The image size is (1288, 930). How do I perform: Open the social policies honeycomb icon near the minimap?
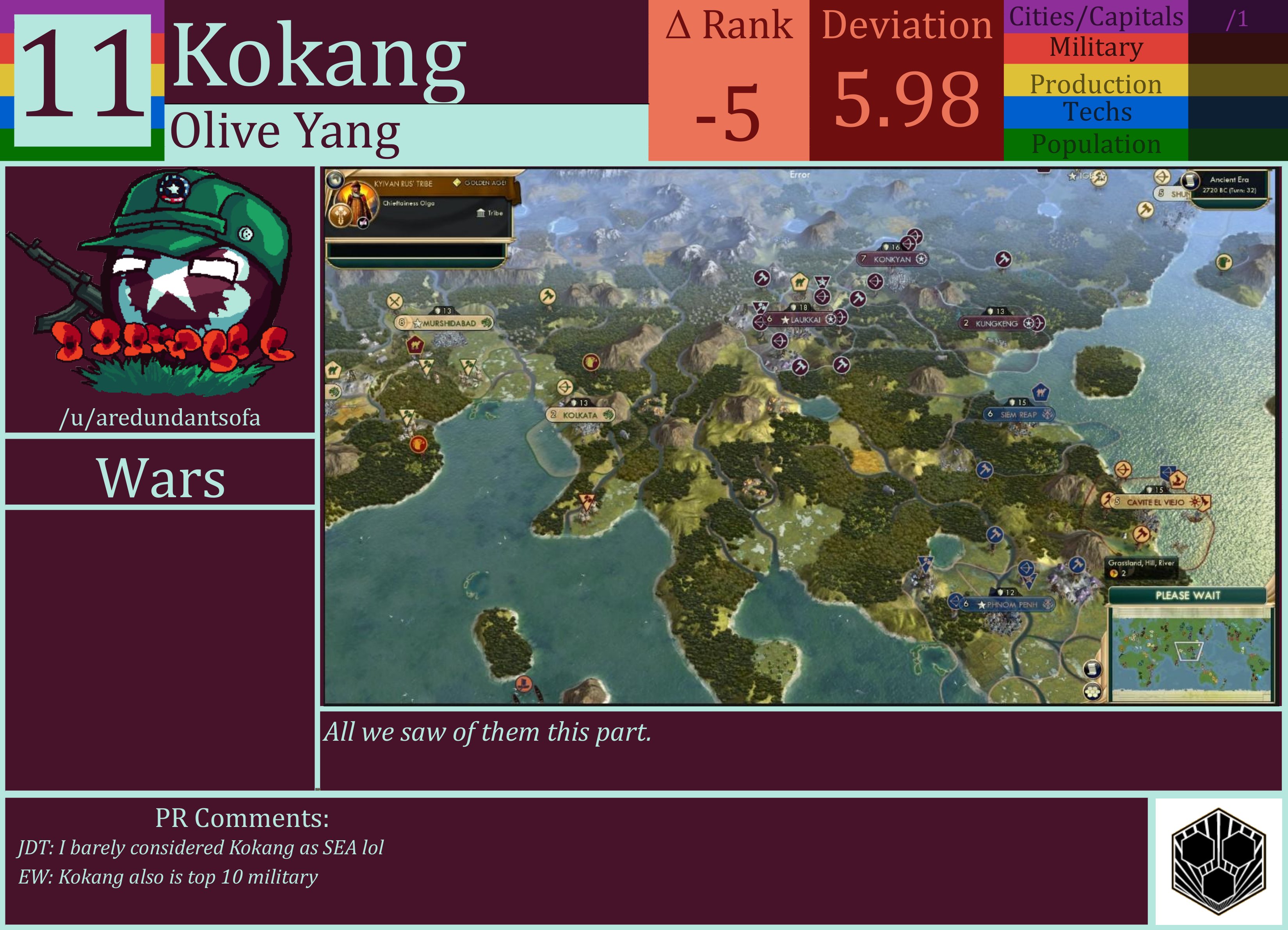click(1093, 692)
